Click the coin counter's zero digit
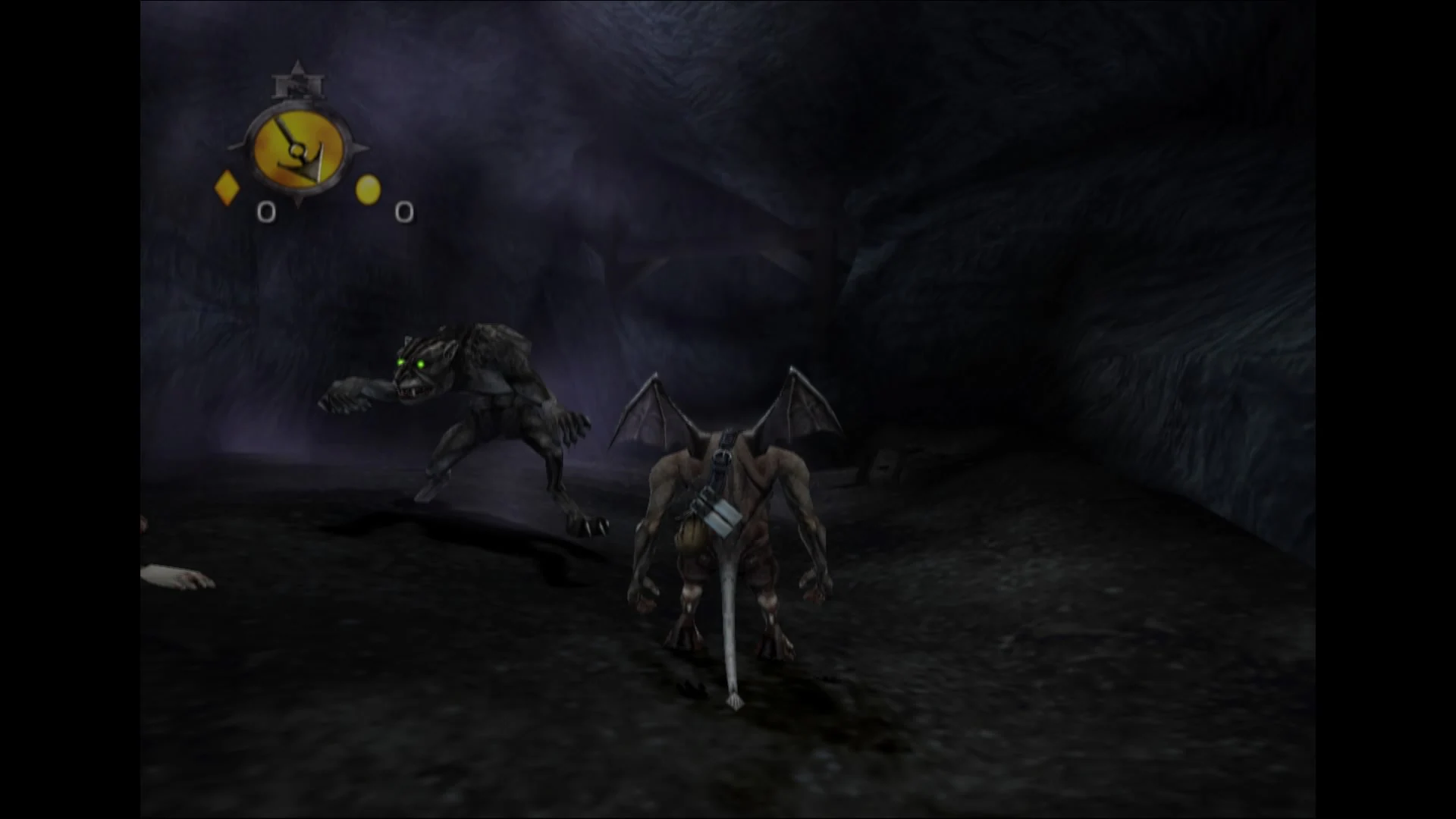 click(x=404, y=214)
